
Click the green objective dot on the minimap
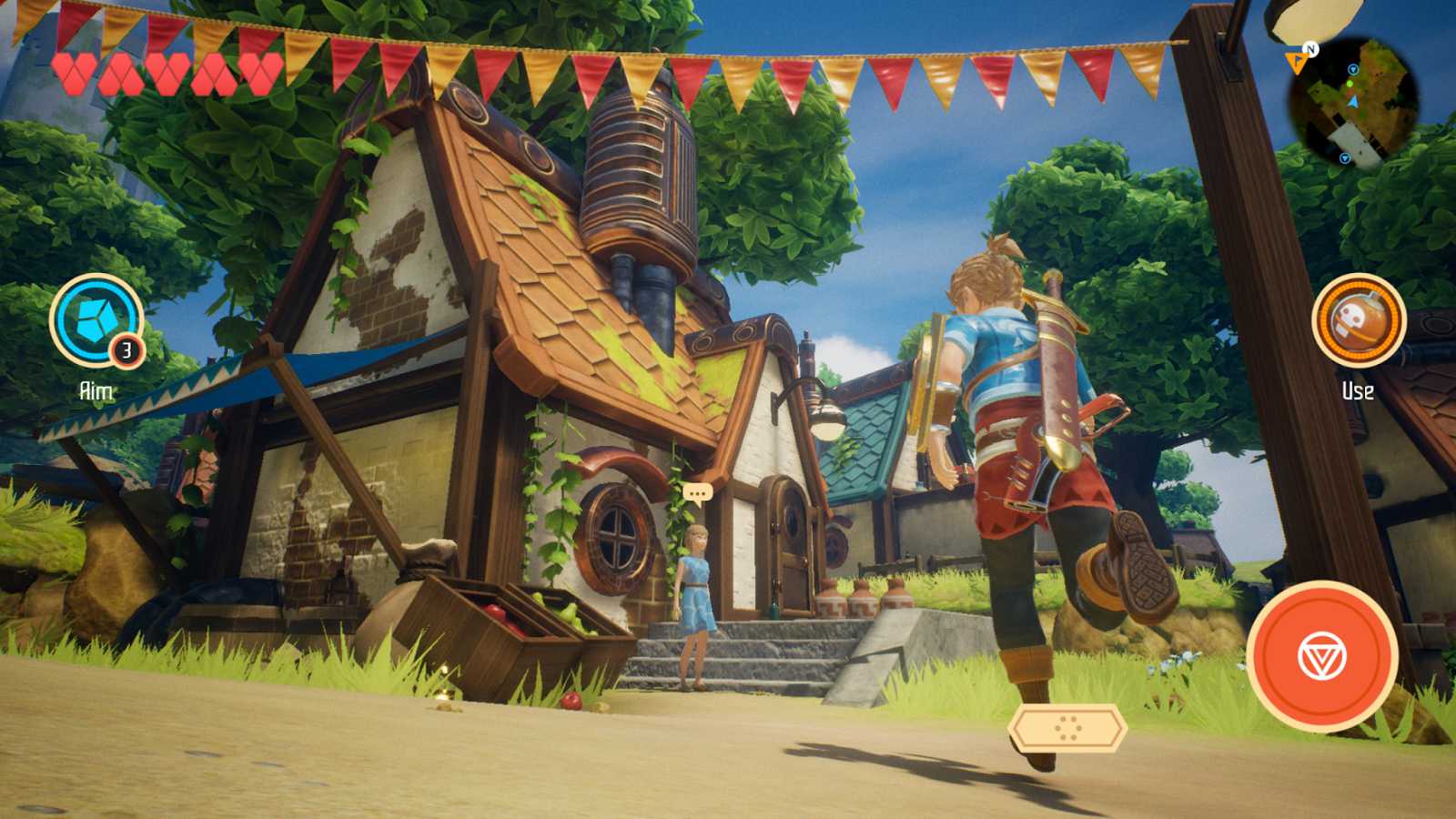tap(1350, 84)
